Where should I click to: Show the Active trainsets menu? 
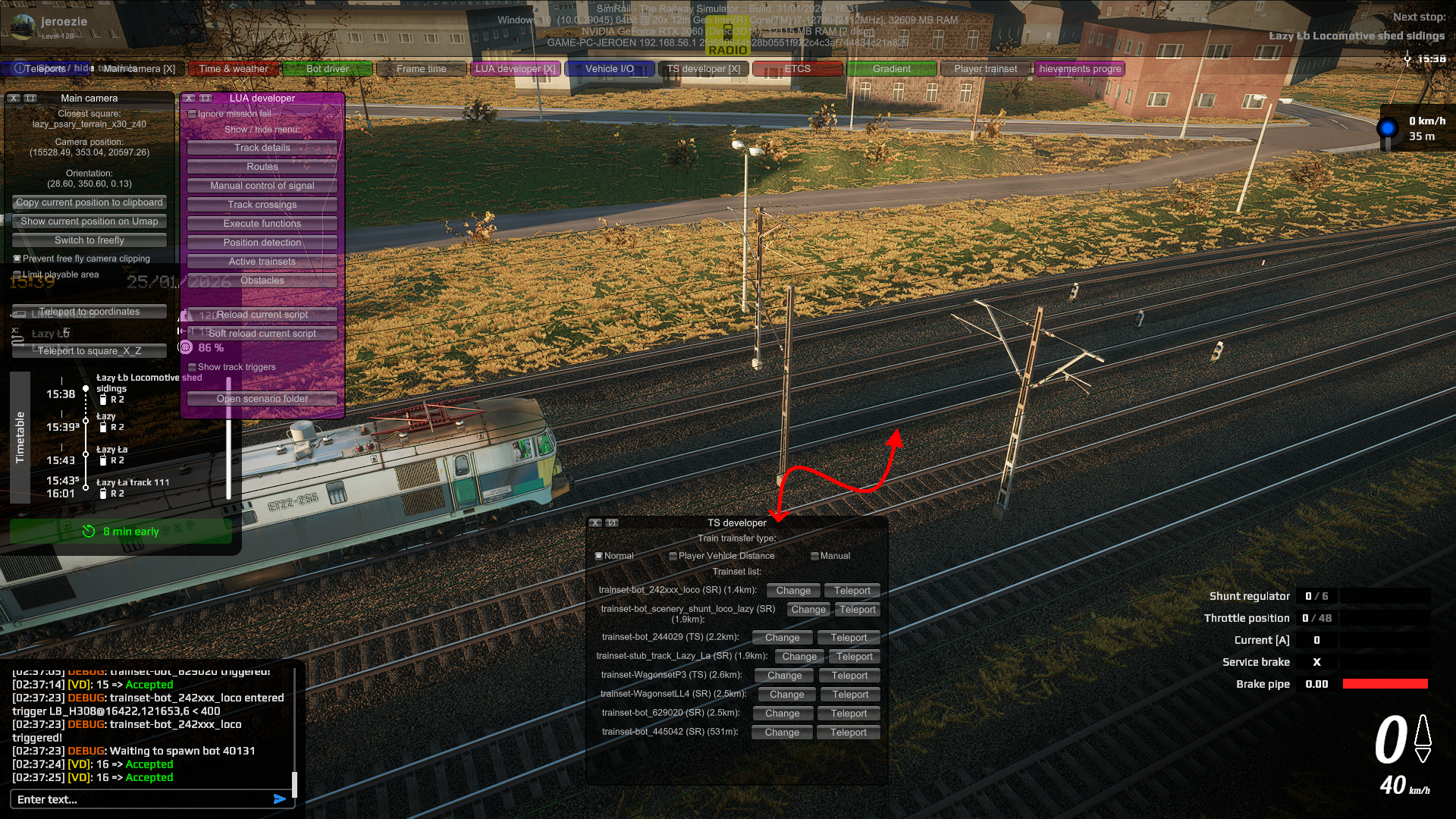click(262, 262)
